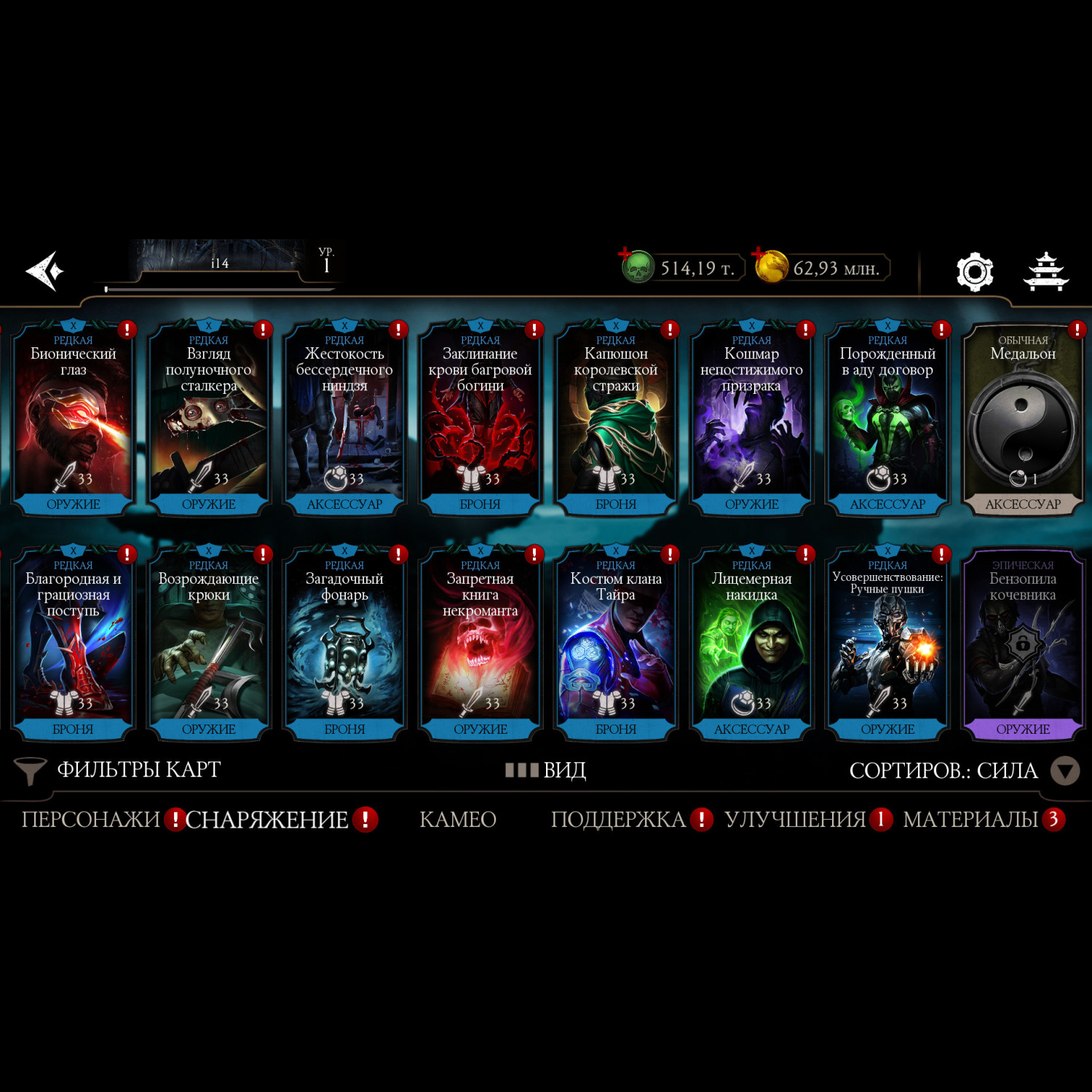Open the Капюшон королевской стражи armor card
The height and width of the screenshot is (1092, 1092).
pos(616,419)
